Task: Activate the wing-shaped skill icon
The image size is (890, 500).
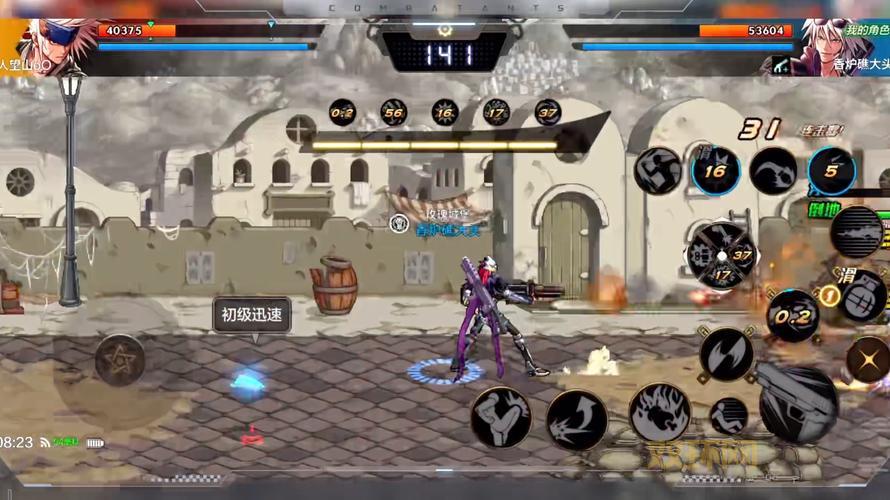Action: pyautogui.click(x=773, y=171)
